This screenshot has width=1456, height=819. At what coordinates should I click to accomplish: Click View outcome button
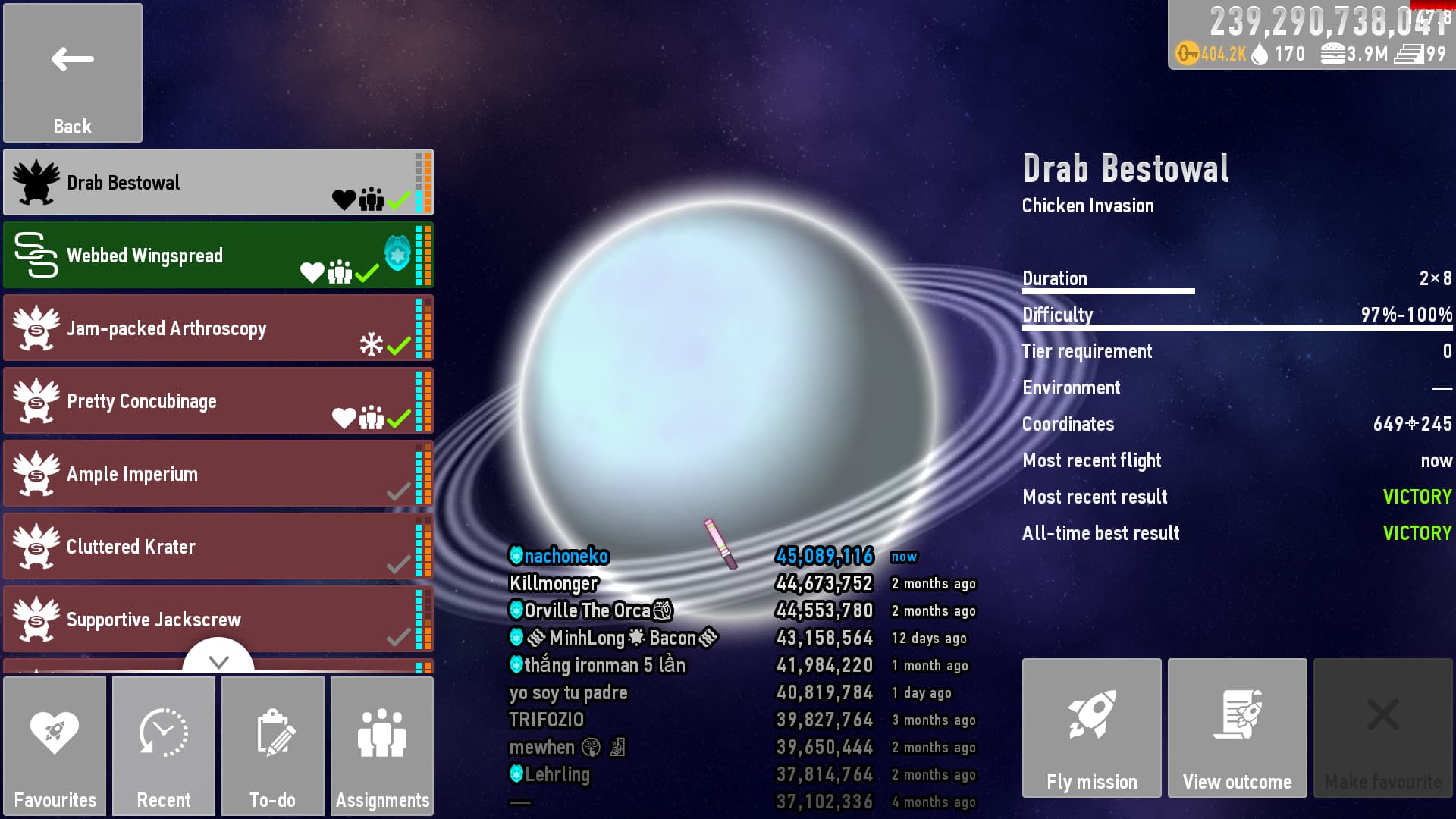pyautogui.click(x=1238, y=728)
